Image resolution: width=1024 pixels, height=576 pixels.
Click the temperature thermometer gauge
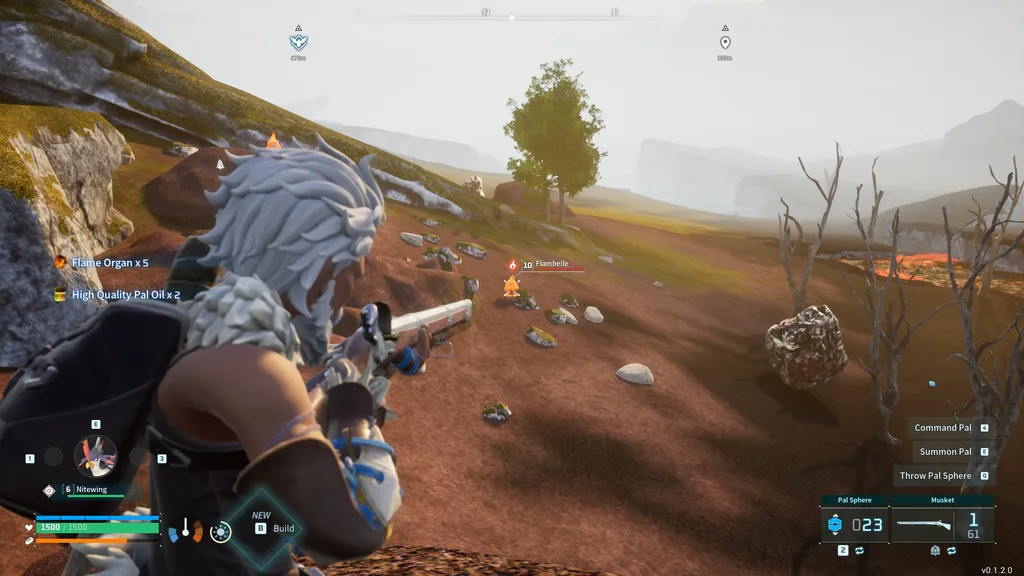click(x=185, y=530)
